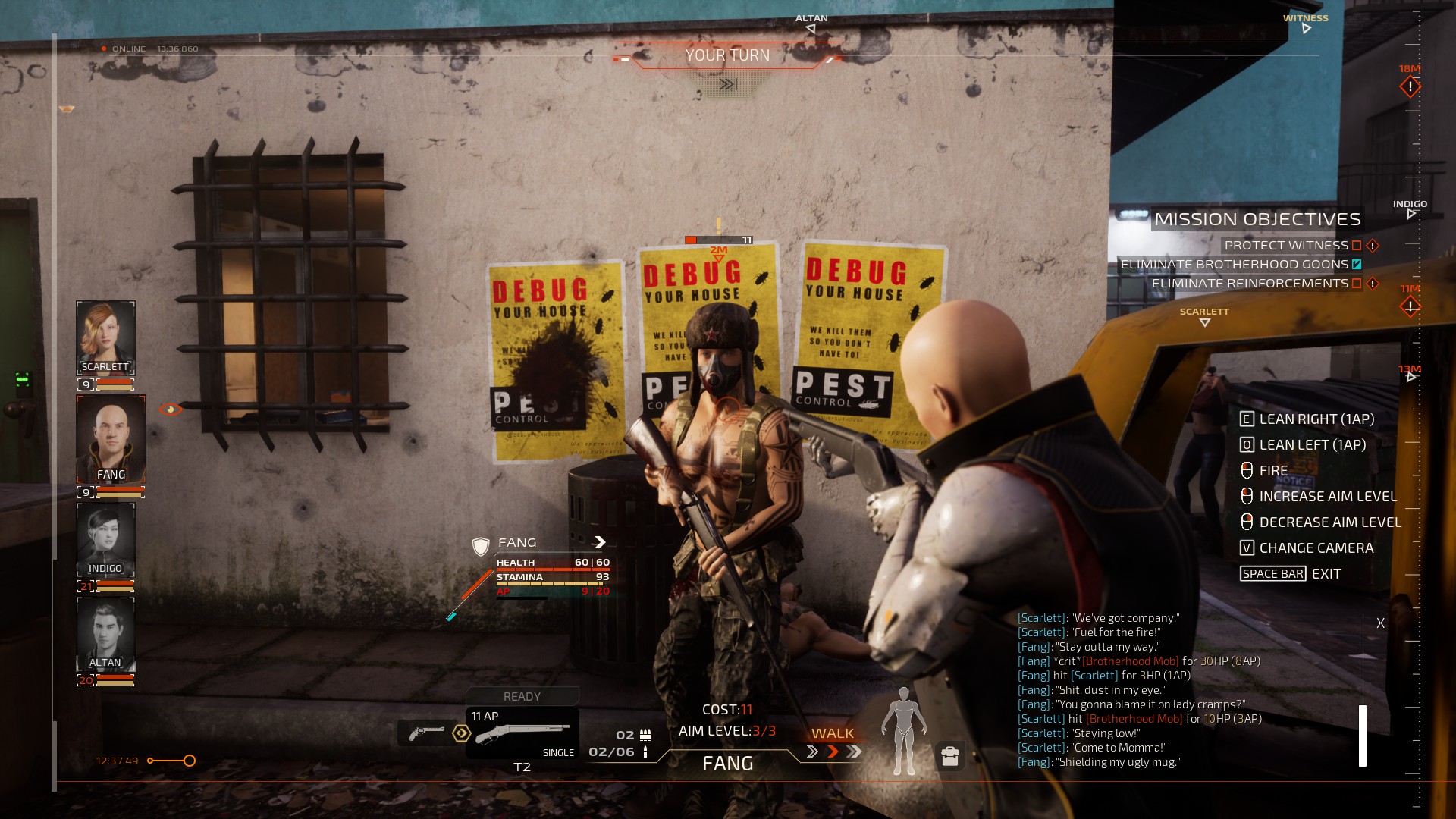Screen dimensions: 1456x819
Task: Select the shotgun weapon slot
Action: 522,733
